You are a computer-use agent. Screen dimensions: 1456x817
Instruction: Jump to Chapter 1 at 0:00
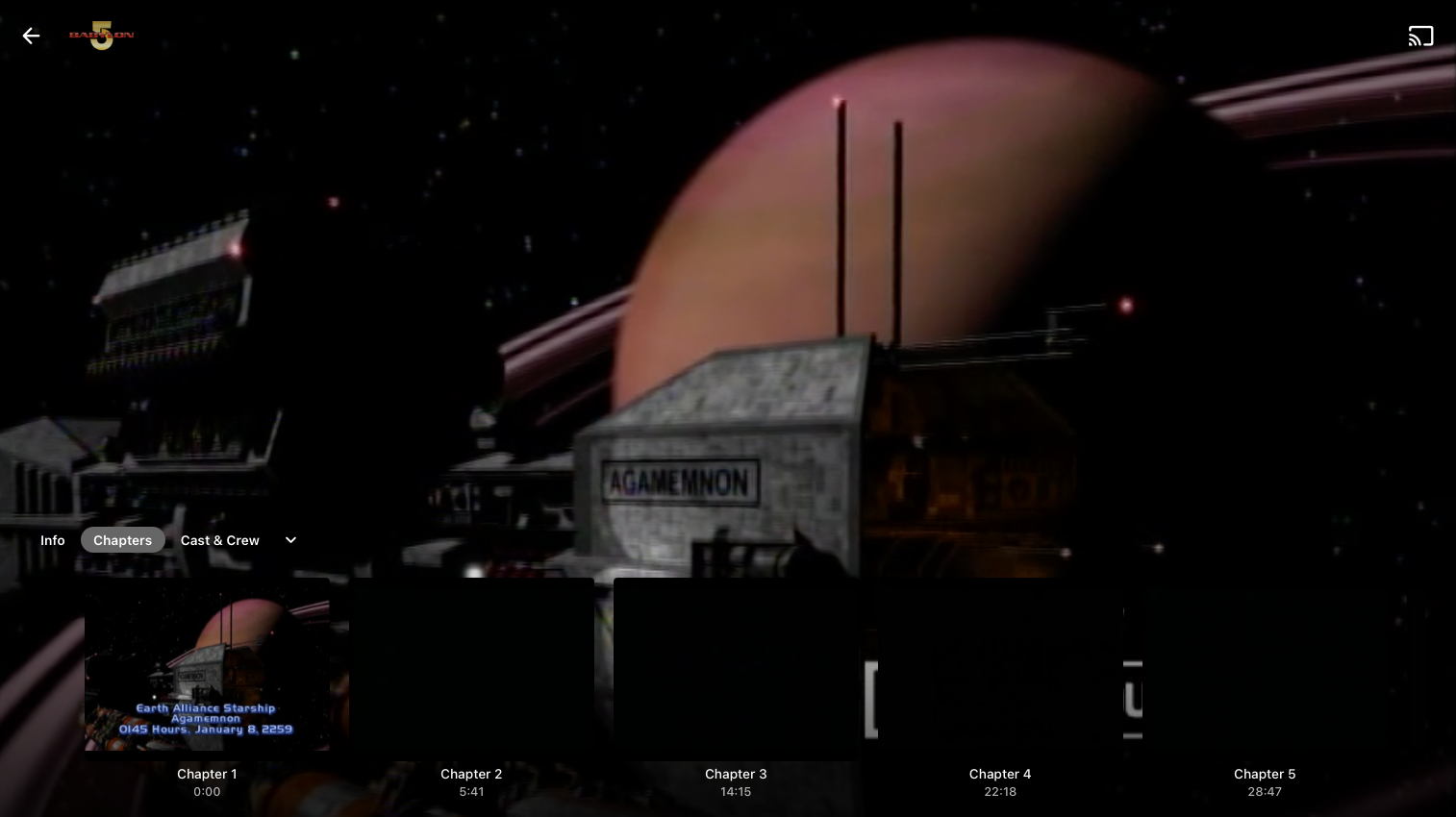pyautogui.click(x=207, y=667)
